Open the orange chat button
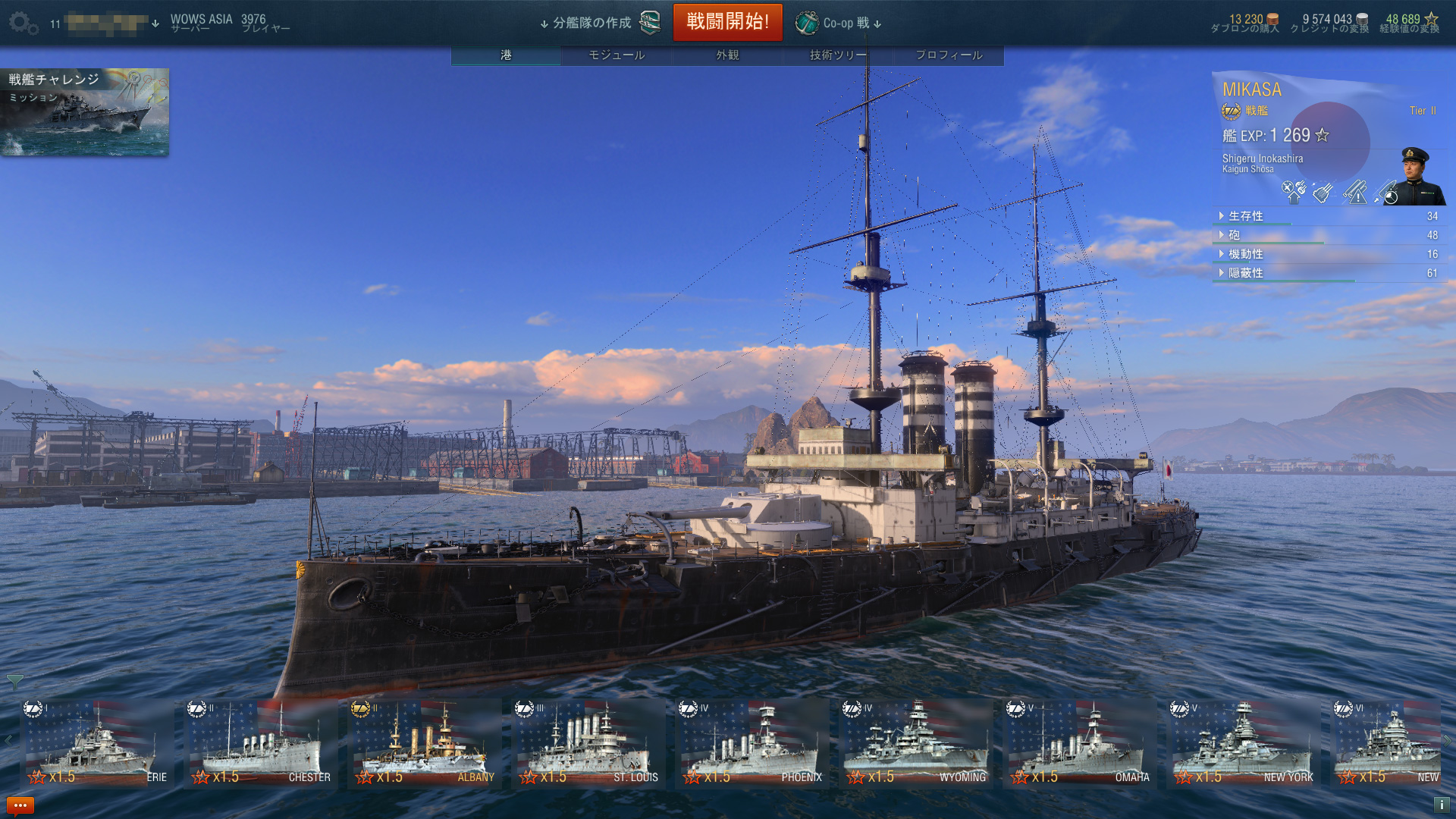 pos(20,805)
